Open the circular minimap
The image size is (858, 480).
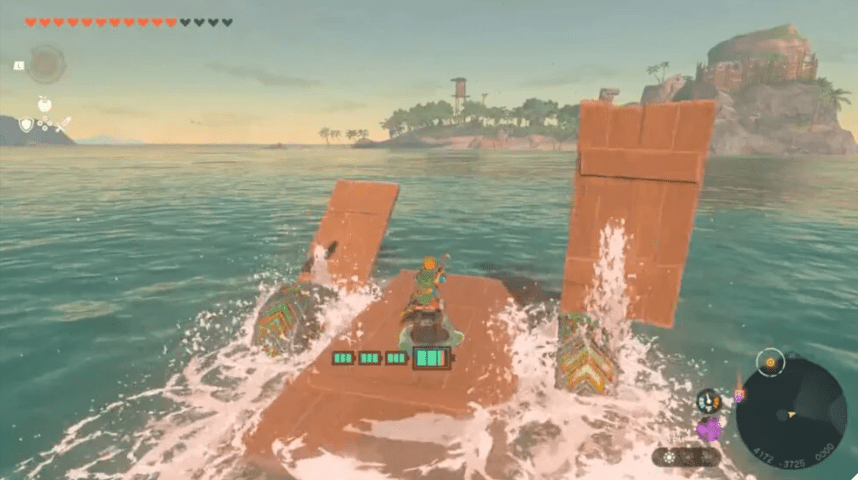790,412
